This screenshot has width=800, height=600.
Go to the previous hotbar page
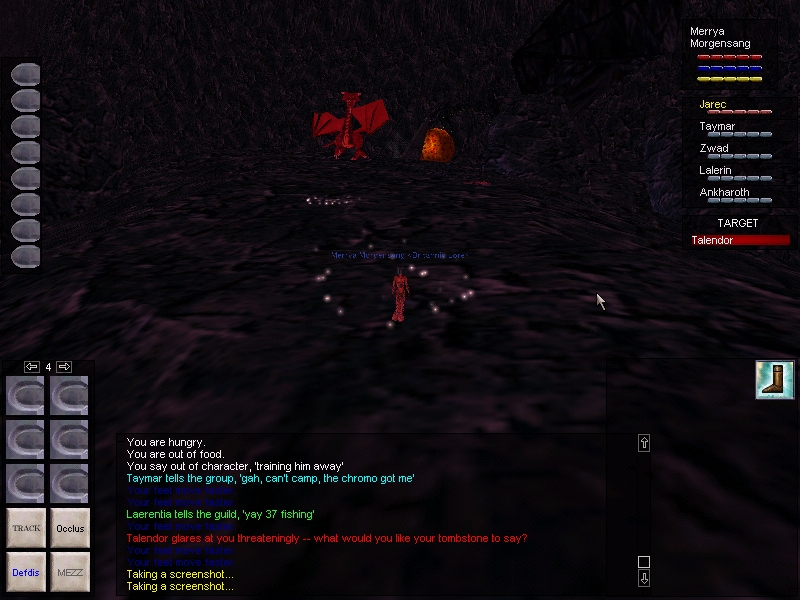click(x=32, y=367)
